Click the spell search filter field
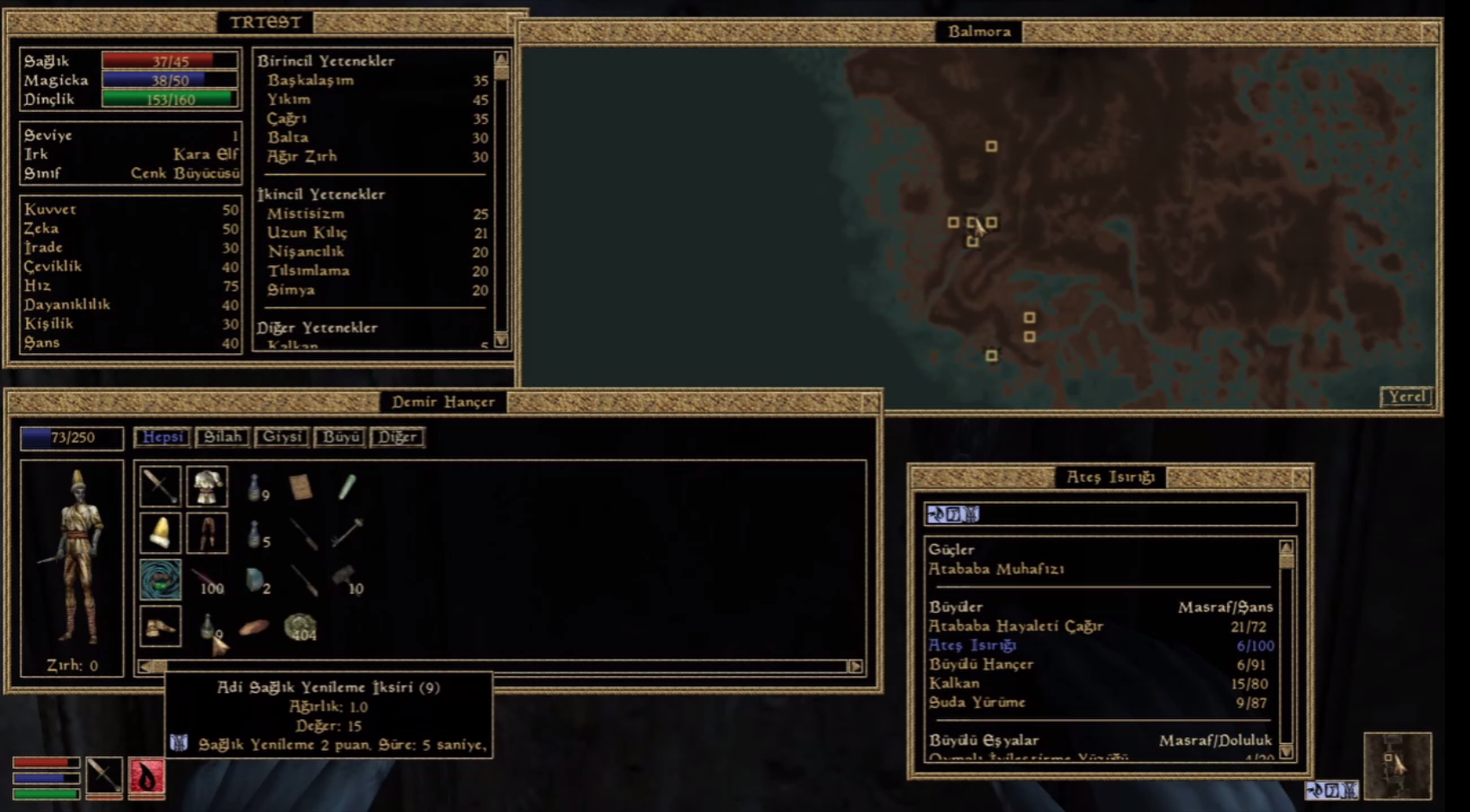 click(1110, 514)
